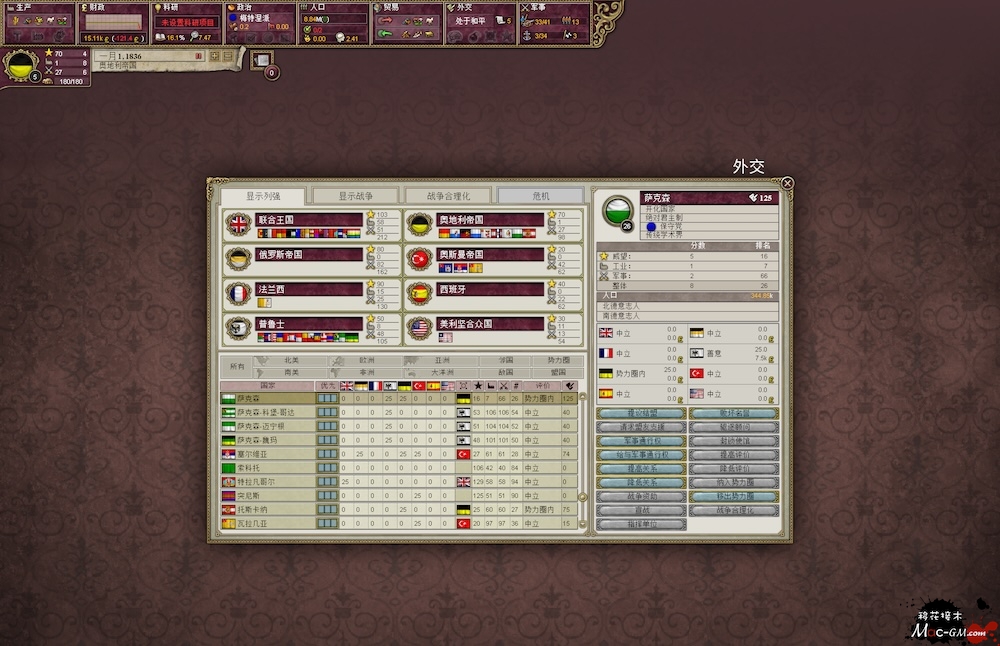Close the diplomacy window

pos(787,183)
